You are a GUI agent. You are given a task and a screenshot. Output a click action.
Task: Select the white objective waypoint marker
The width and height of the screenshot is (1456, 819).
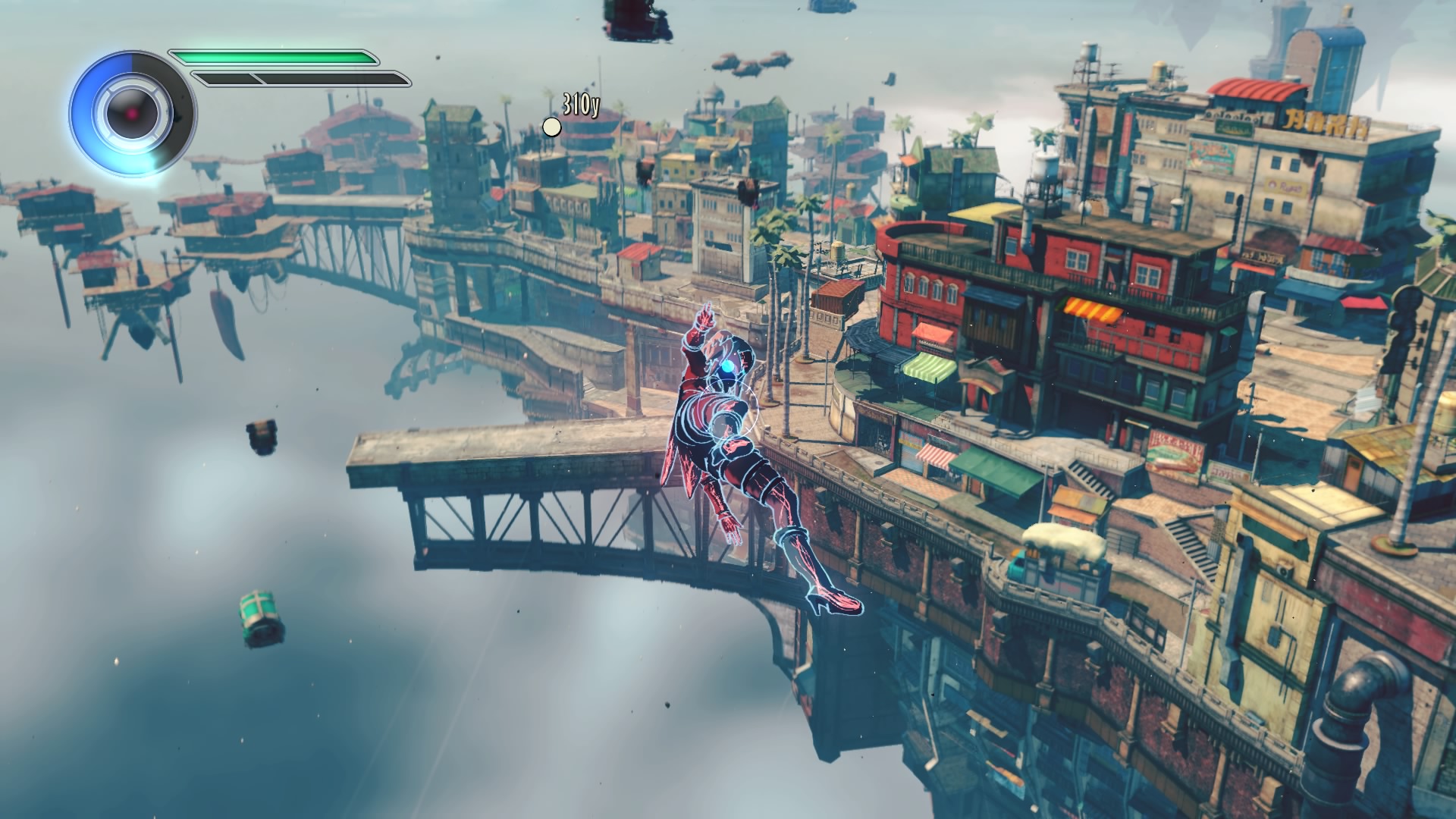552,127
